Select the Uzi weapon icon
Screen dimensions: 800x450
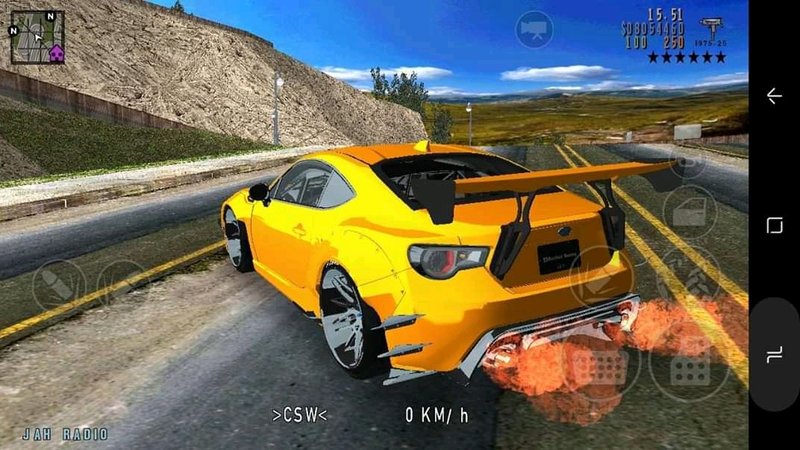click(712, 27)
